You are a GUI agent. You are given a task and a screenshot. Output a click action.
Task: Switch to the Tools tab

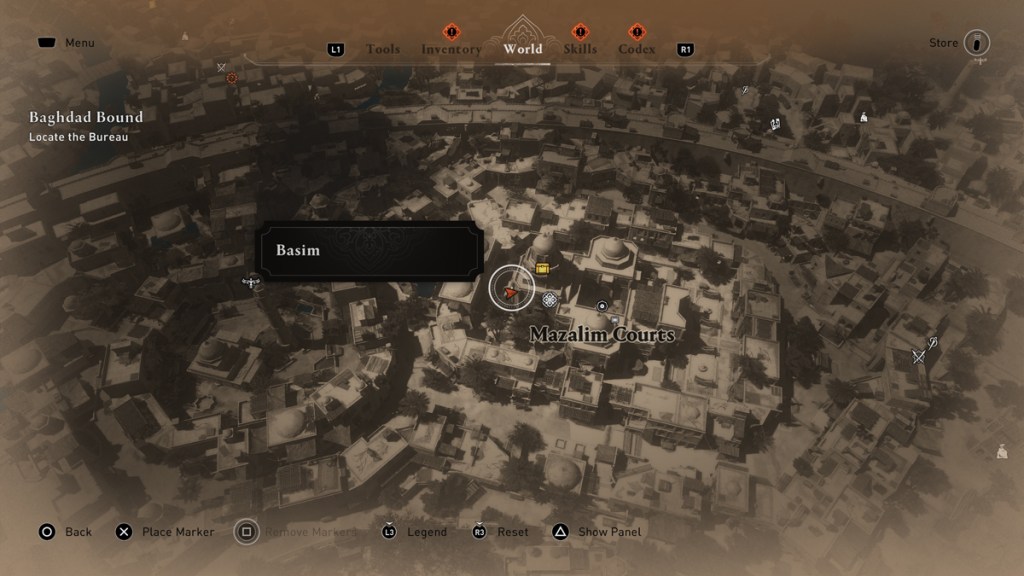(x=383, y=49)
